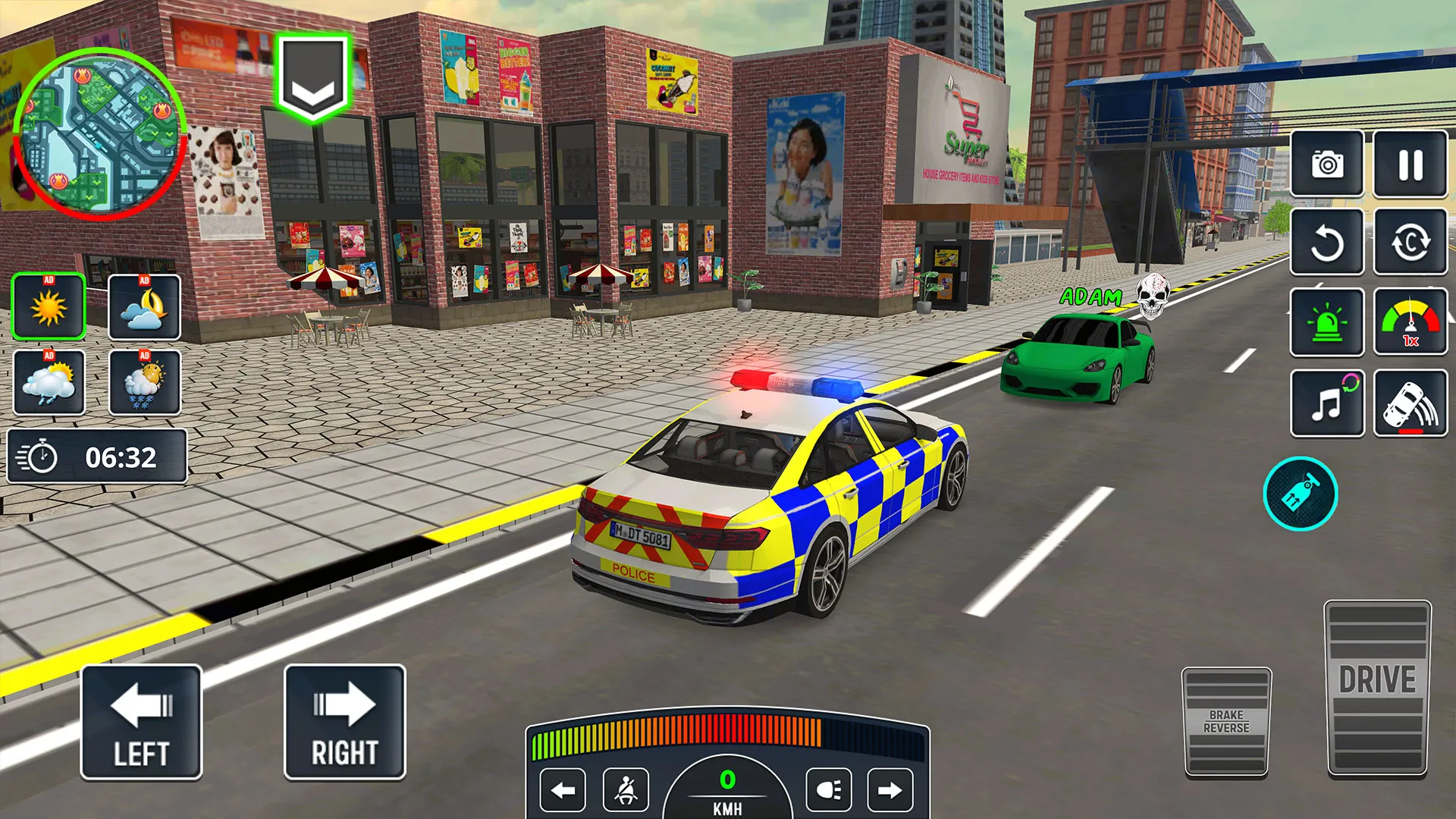The width and height of the screenshot is (1456, 819).
Task: Activate the car drift button
Action: pos(1410,403)
